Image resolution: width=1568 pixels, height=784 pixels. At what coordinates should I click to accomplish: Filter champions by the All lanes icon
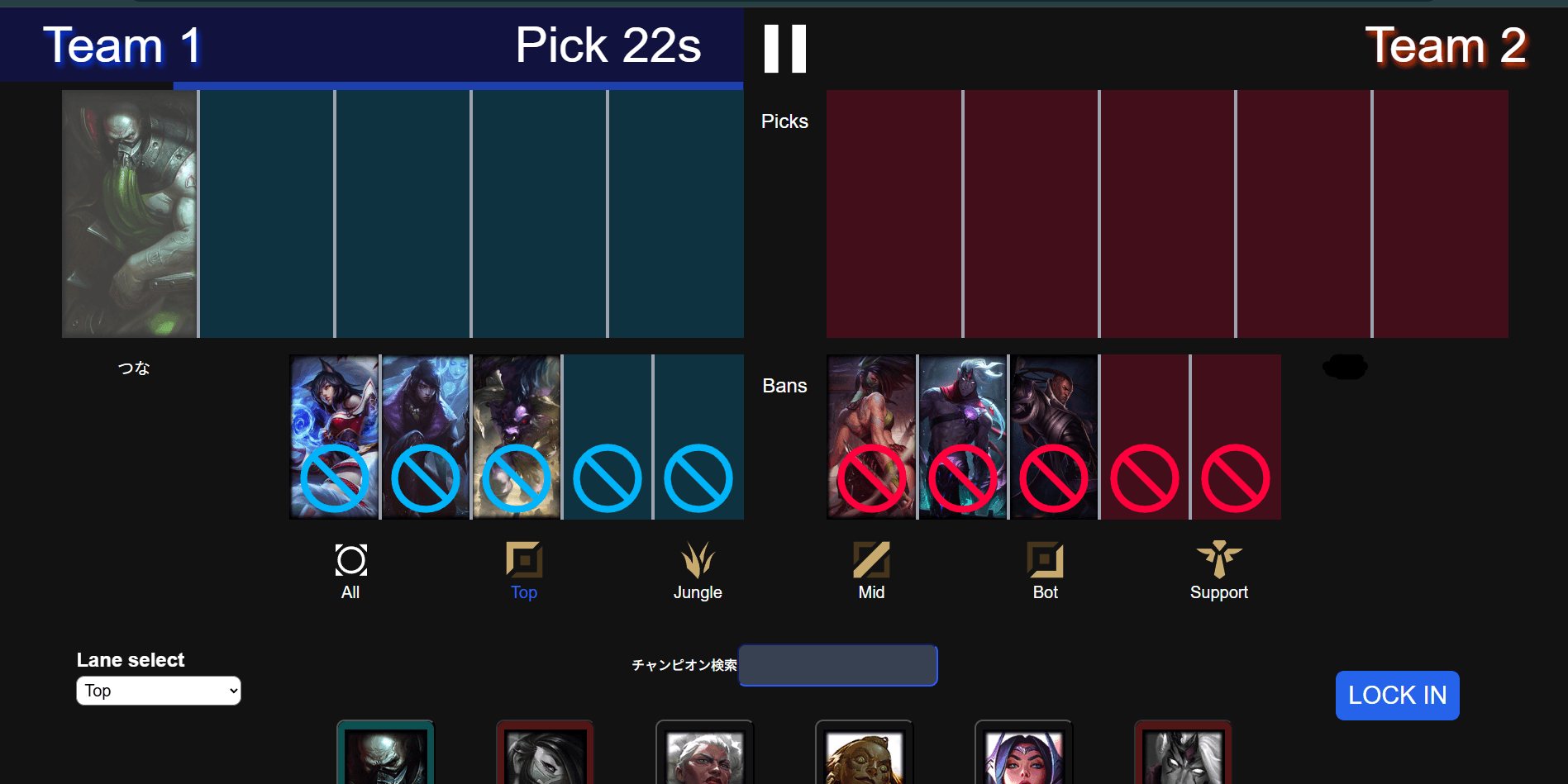[x=350, y=560]
